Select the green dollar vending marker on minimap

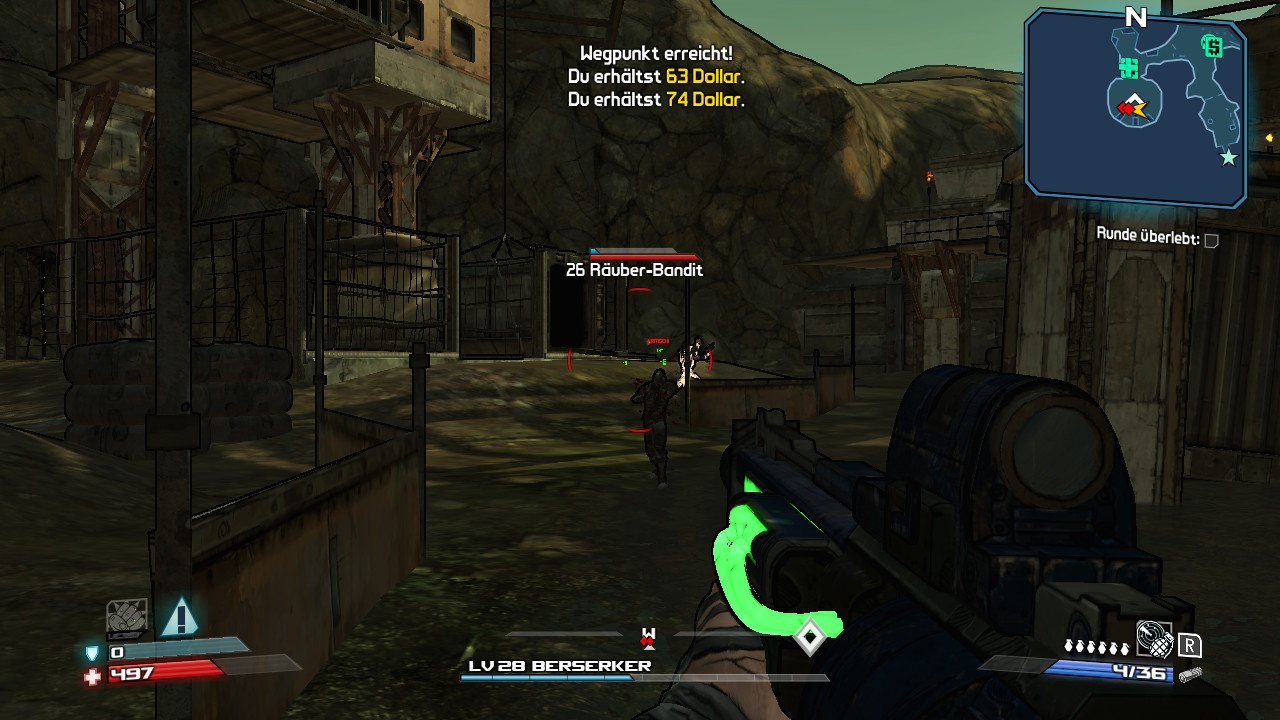coord(1213,46)
